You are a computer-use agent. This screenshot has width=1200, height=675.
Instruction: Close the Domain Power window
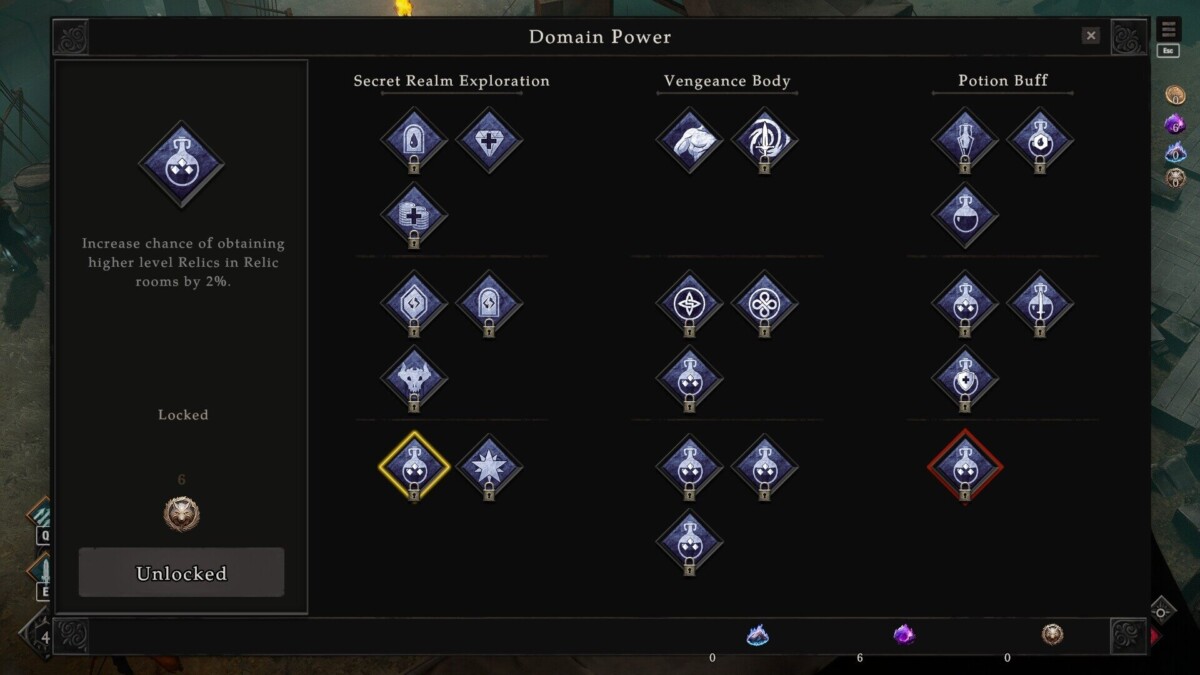[x=1091, y=36]
